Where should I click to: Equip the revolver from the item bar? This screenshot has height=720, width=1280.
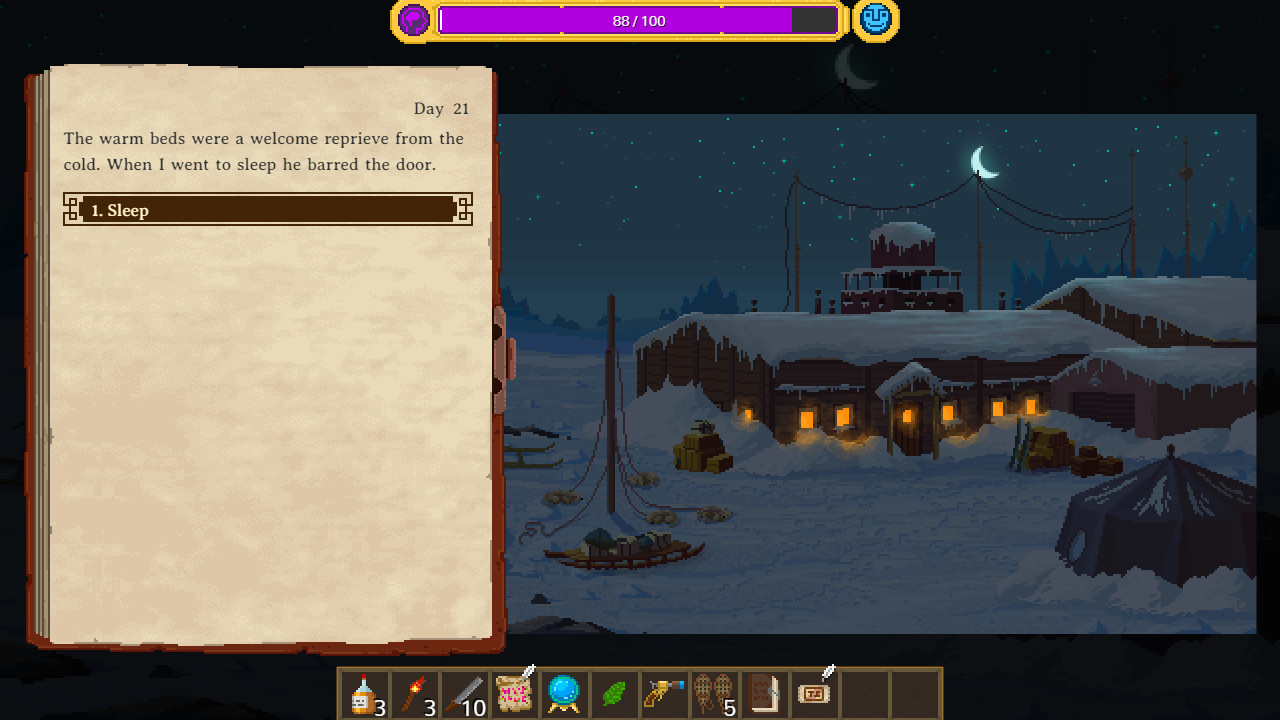664,692
